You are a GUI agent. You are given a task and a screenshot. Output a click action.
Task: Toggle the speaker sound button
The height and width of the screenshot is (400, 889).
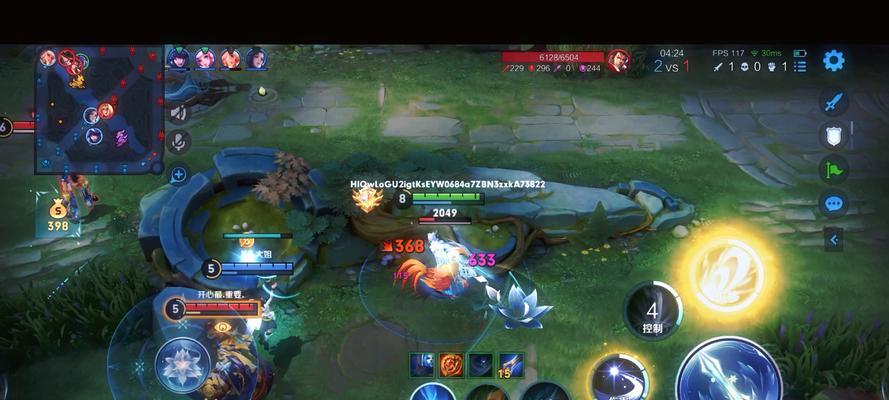[180, 112]
